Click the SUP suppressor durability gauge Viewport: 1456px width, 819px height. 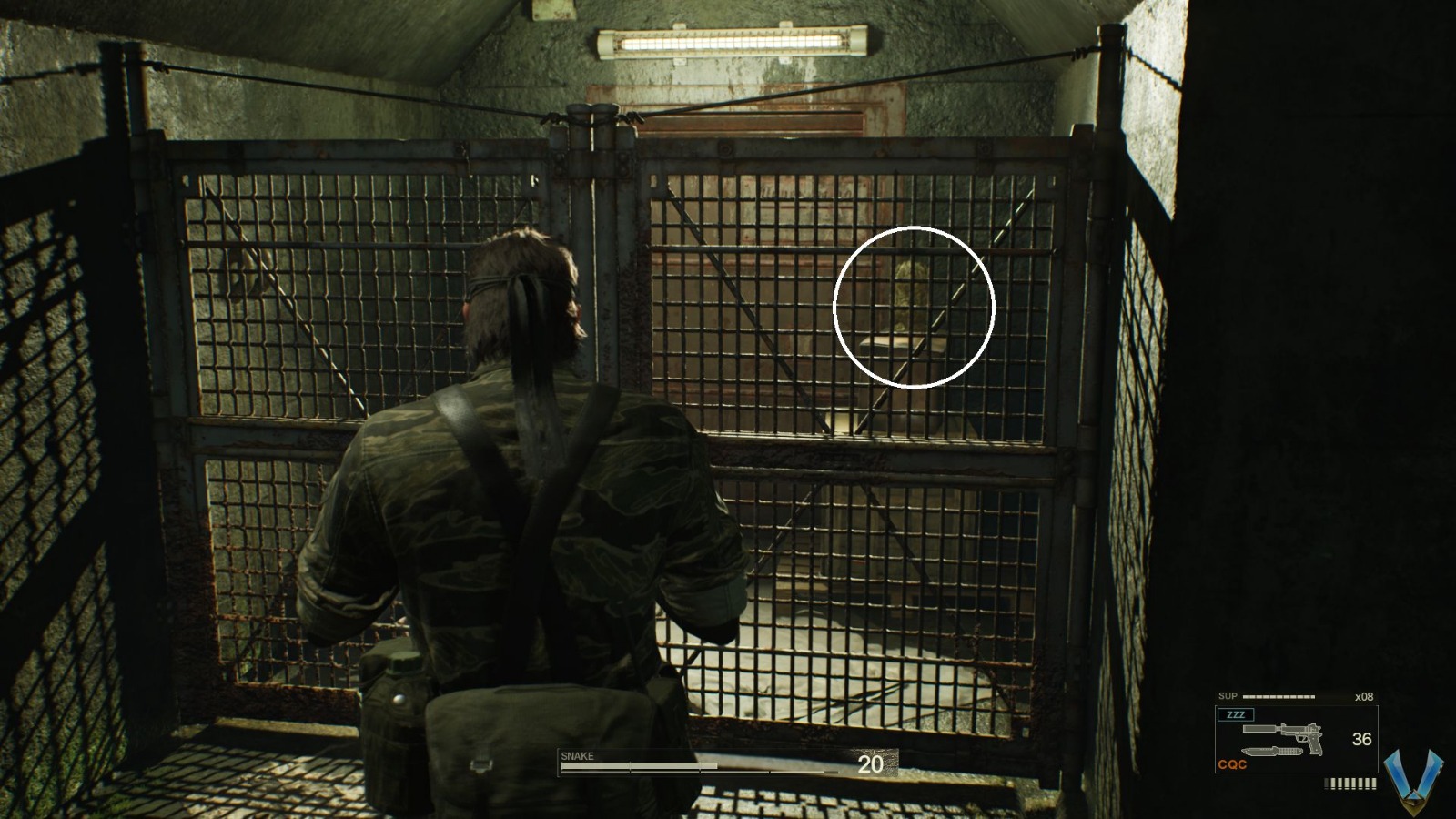coord(1279,695)
